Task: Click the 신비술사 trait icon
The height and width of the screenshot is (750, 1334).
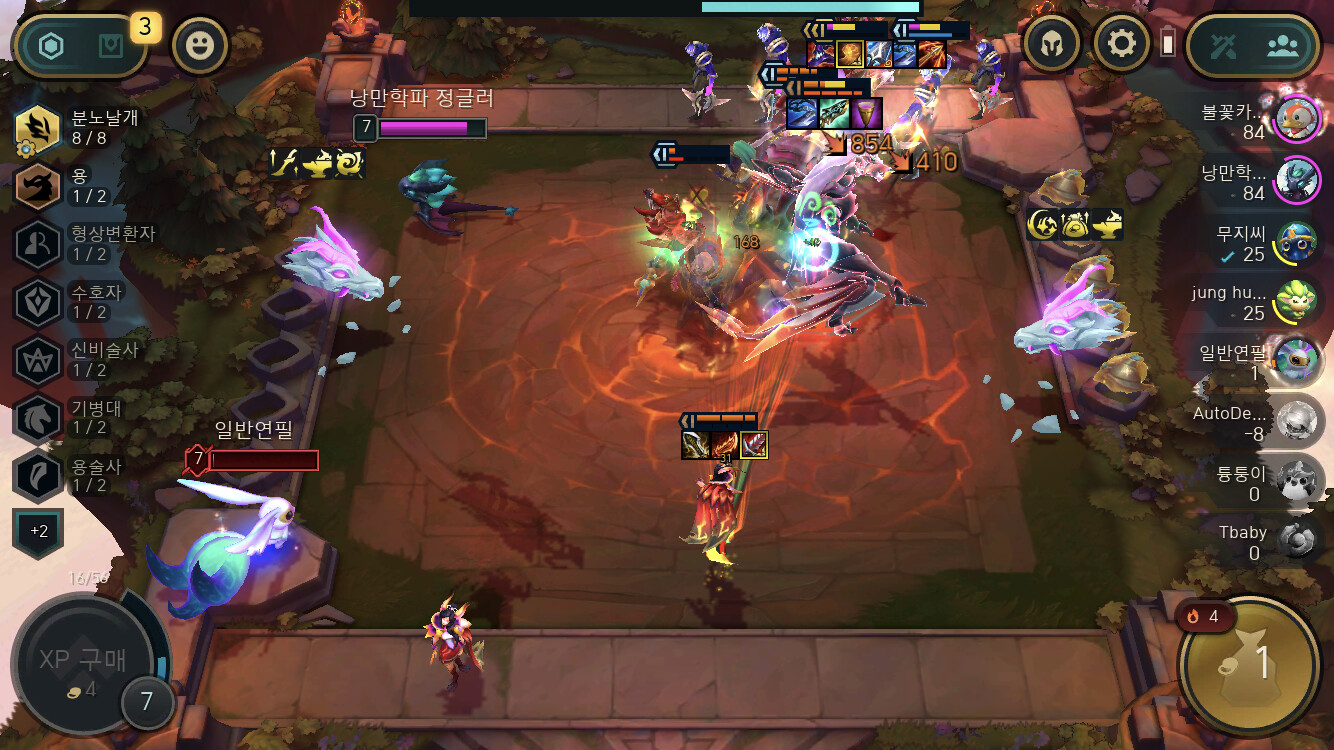Action: [x=37, y=357]
